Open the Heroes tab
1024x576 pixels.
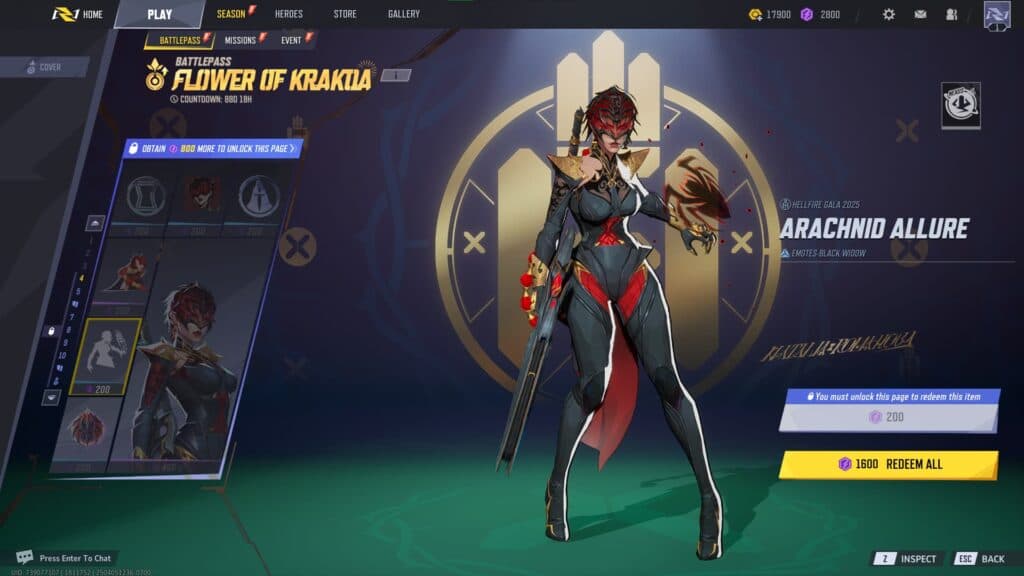[288, 14]
